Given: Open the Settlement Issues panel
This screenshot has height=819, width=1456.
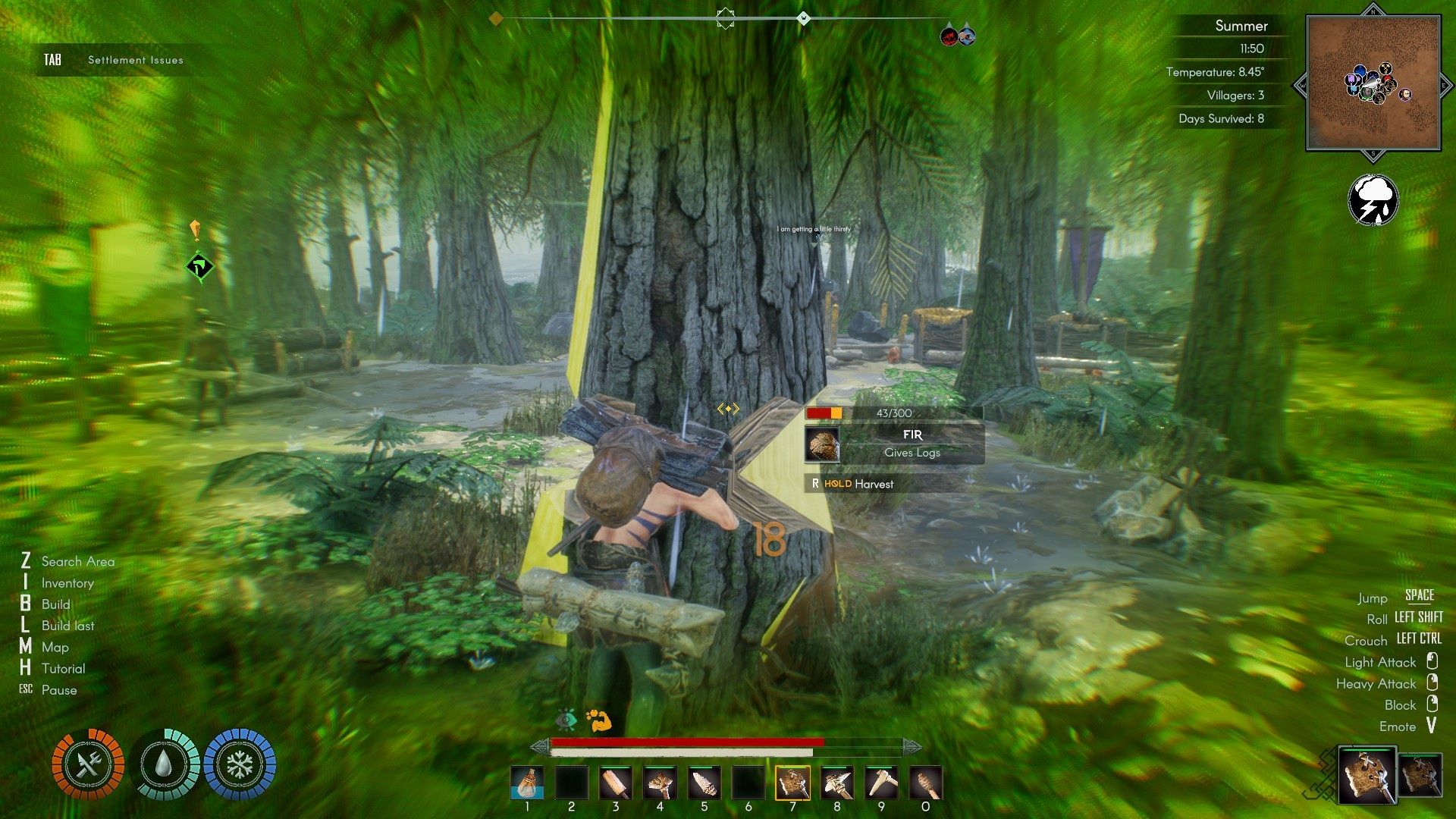Looking at the screenshot, I should point(135,60).
